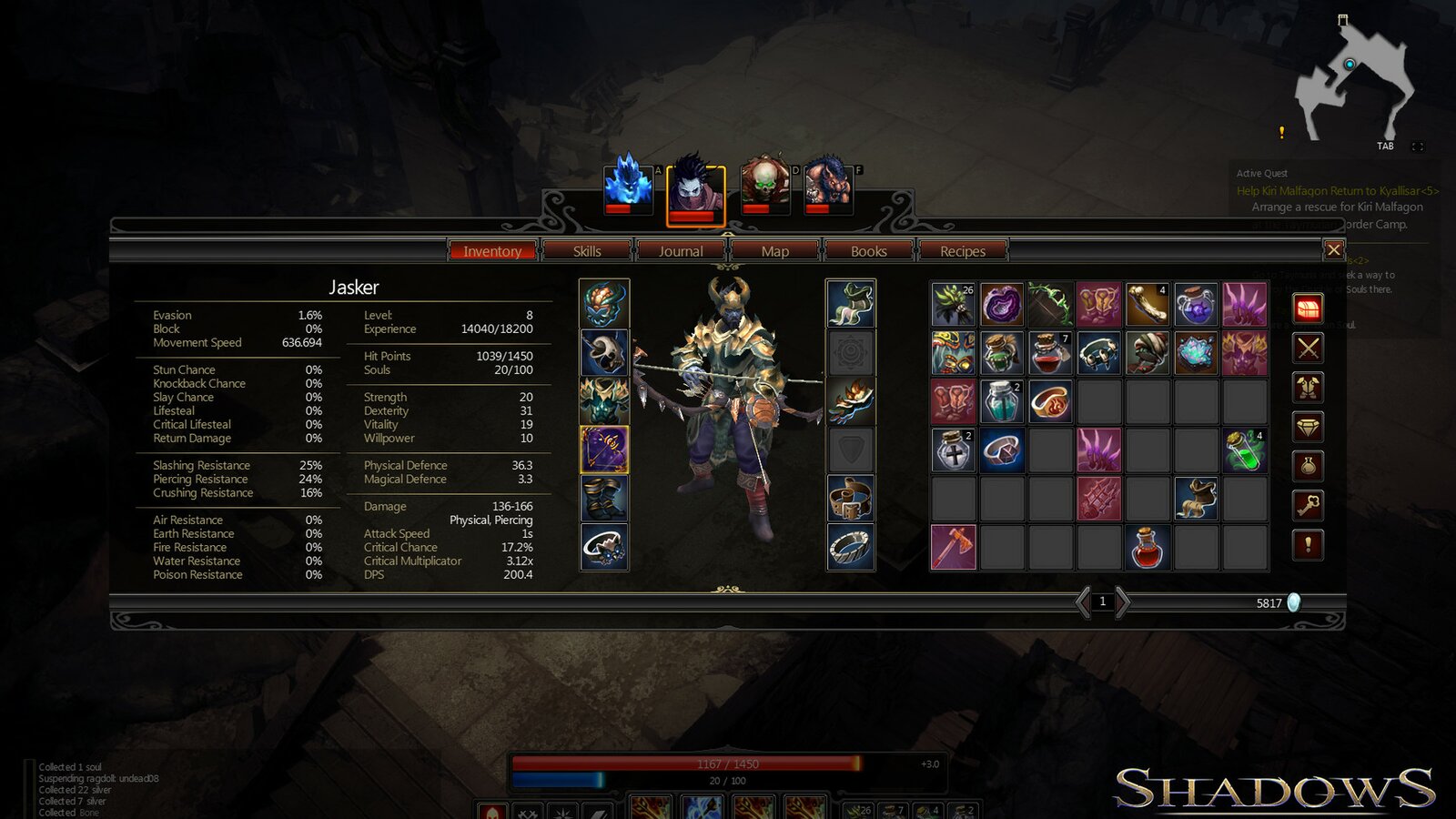The image size is (1456, 819).
Task: Click the red health bar at screen bottom
Action: [x=719, y=764]
